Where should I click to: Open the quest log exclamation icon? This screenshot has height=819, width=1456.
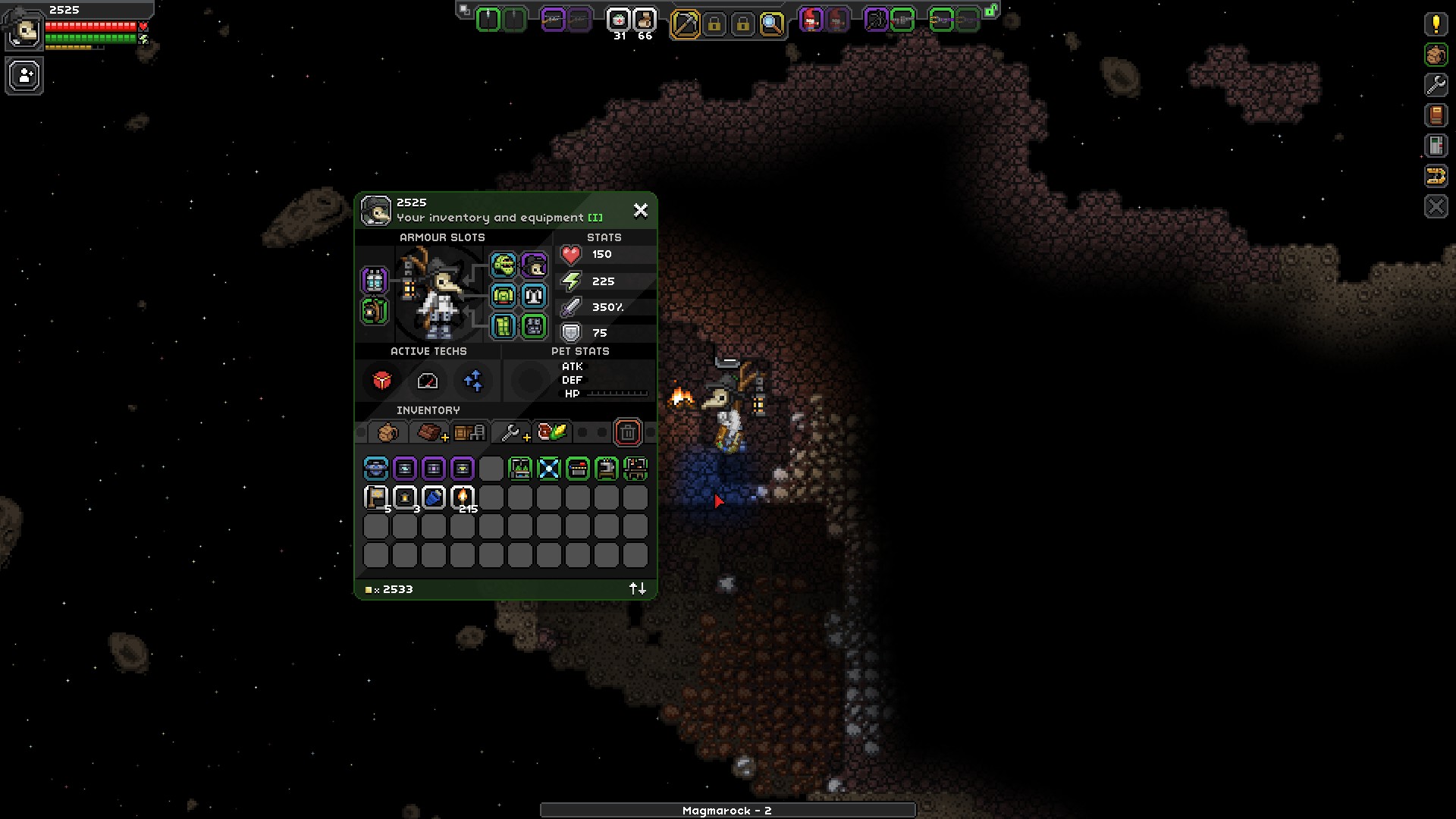coord(1436,24)
